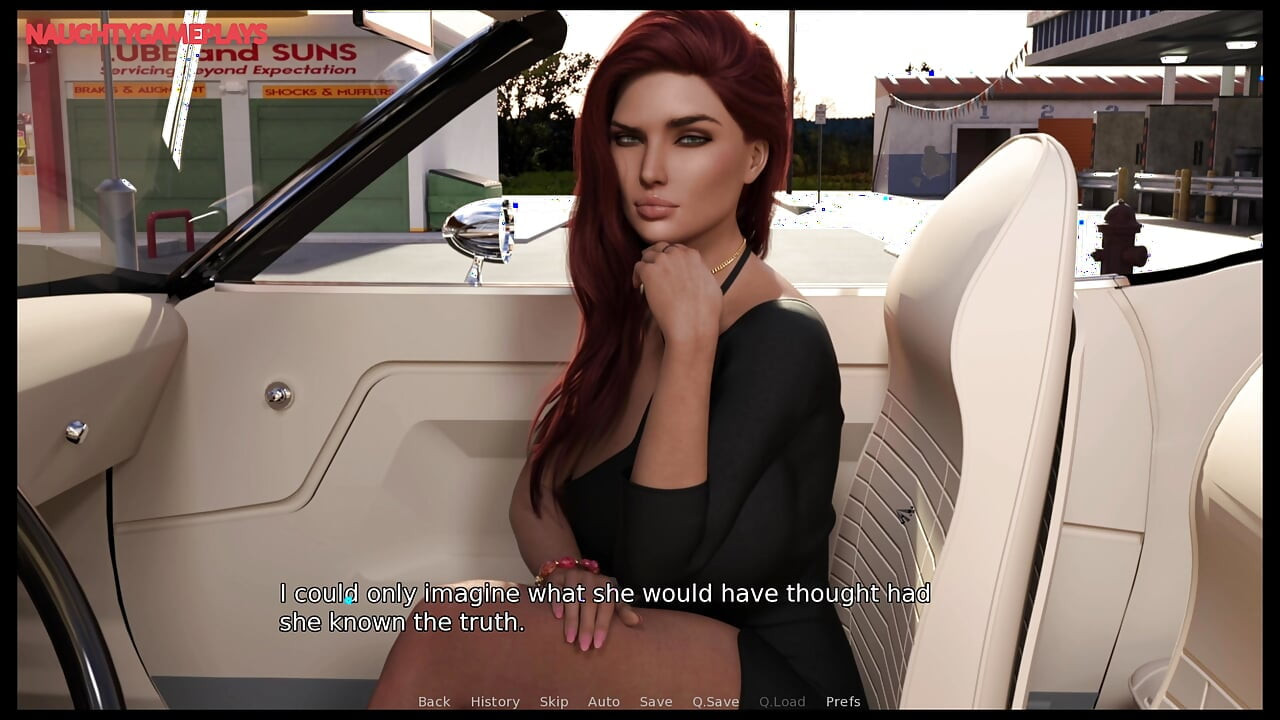Enable Auto mode for automatic text advance
Image resolution: width=1280 pixels, height=720 pixels.
(604, 701)
